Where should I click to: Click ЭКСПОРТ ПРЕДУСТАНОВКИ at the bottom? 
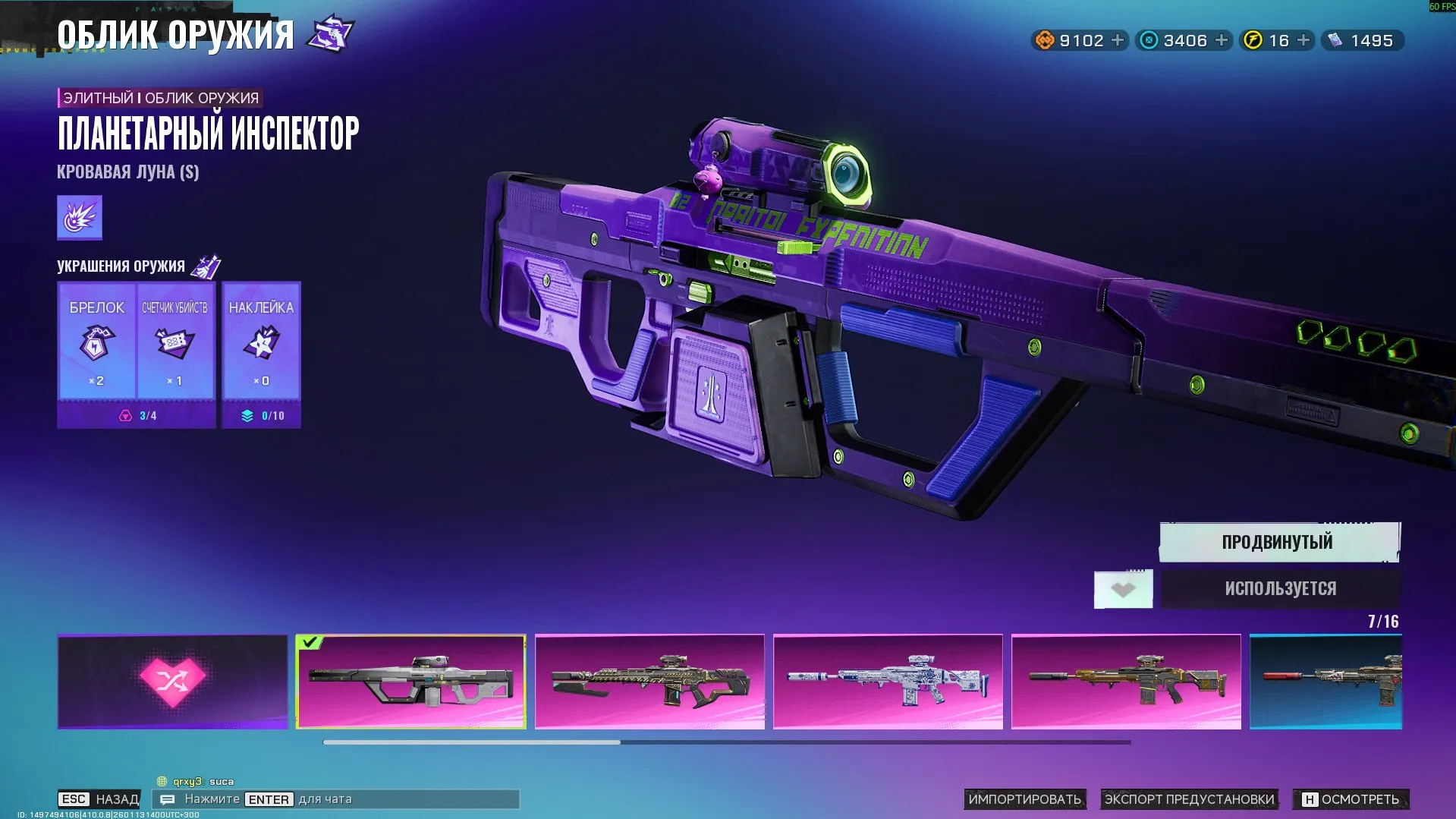pos(1190,799)
